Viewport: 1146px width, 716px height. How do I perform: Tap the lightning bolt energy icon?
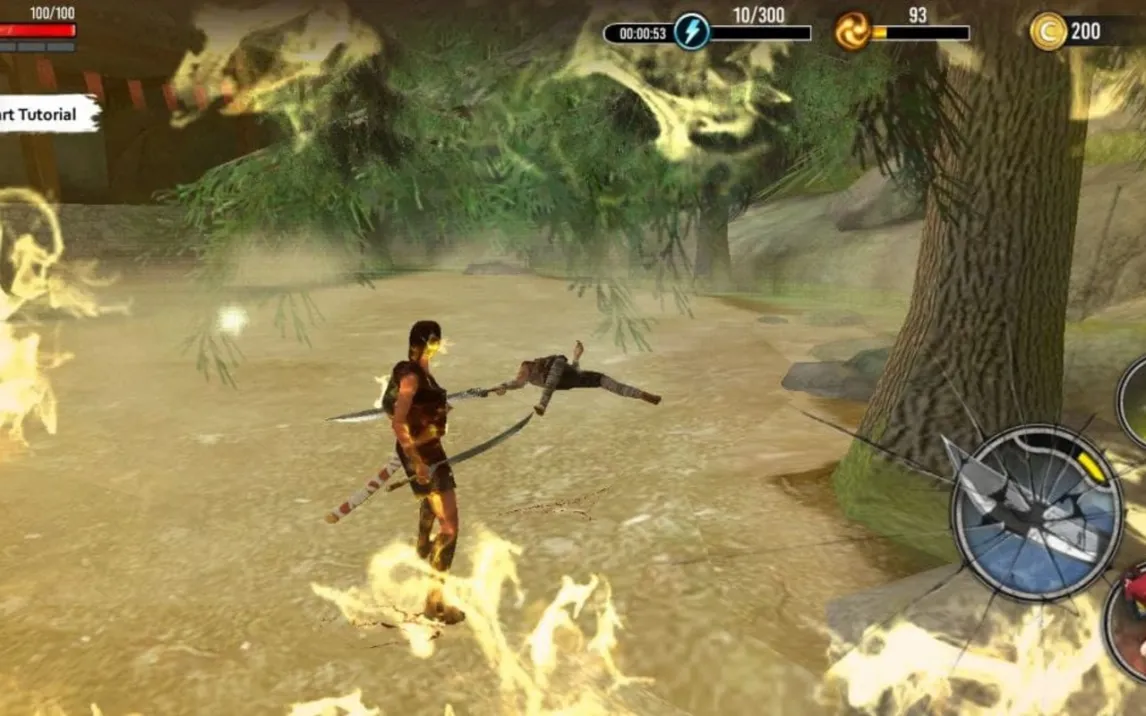[691, 32]
